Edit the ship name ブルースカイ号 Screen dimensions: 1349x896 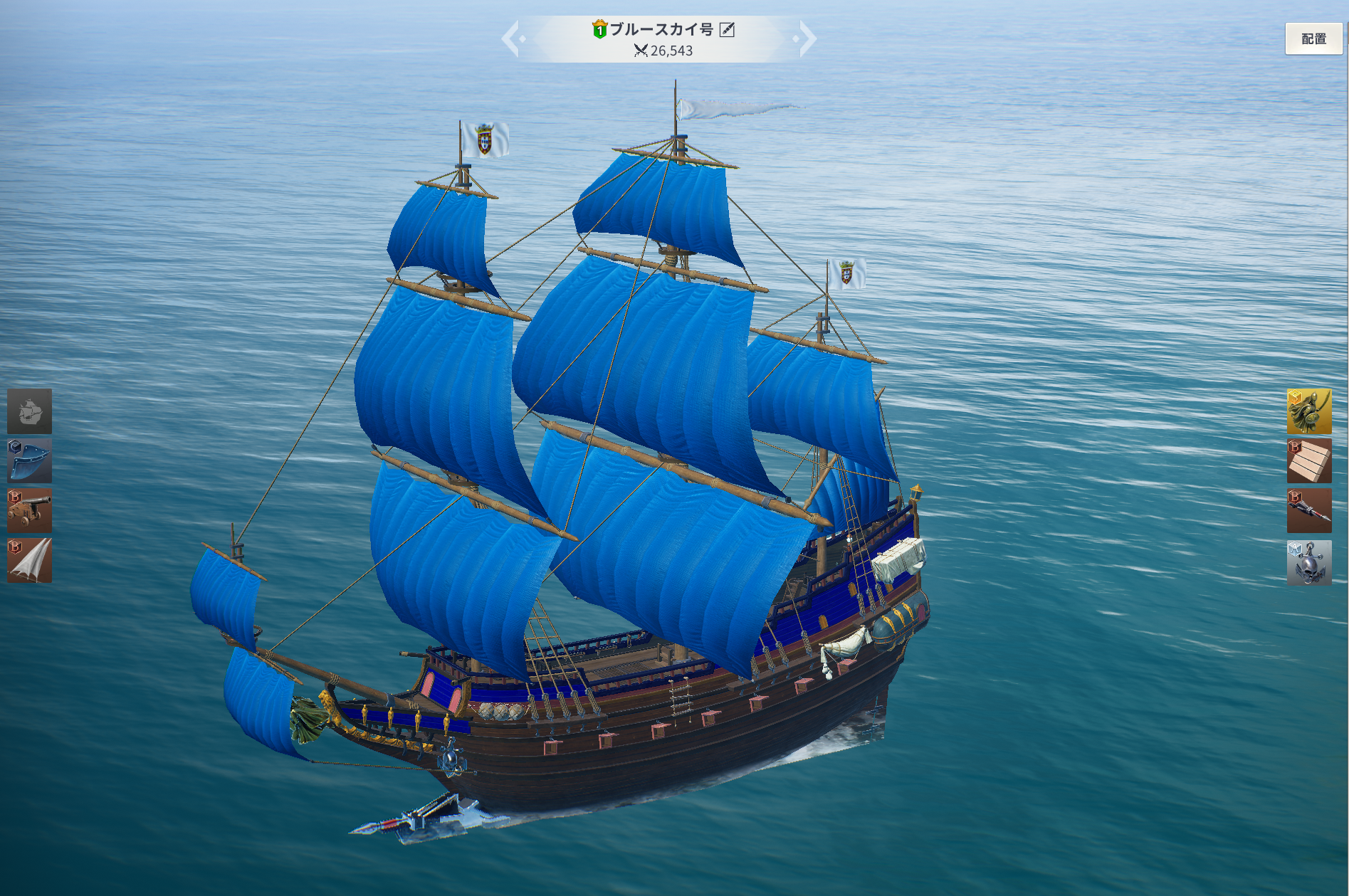[727, 29]
